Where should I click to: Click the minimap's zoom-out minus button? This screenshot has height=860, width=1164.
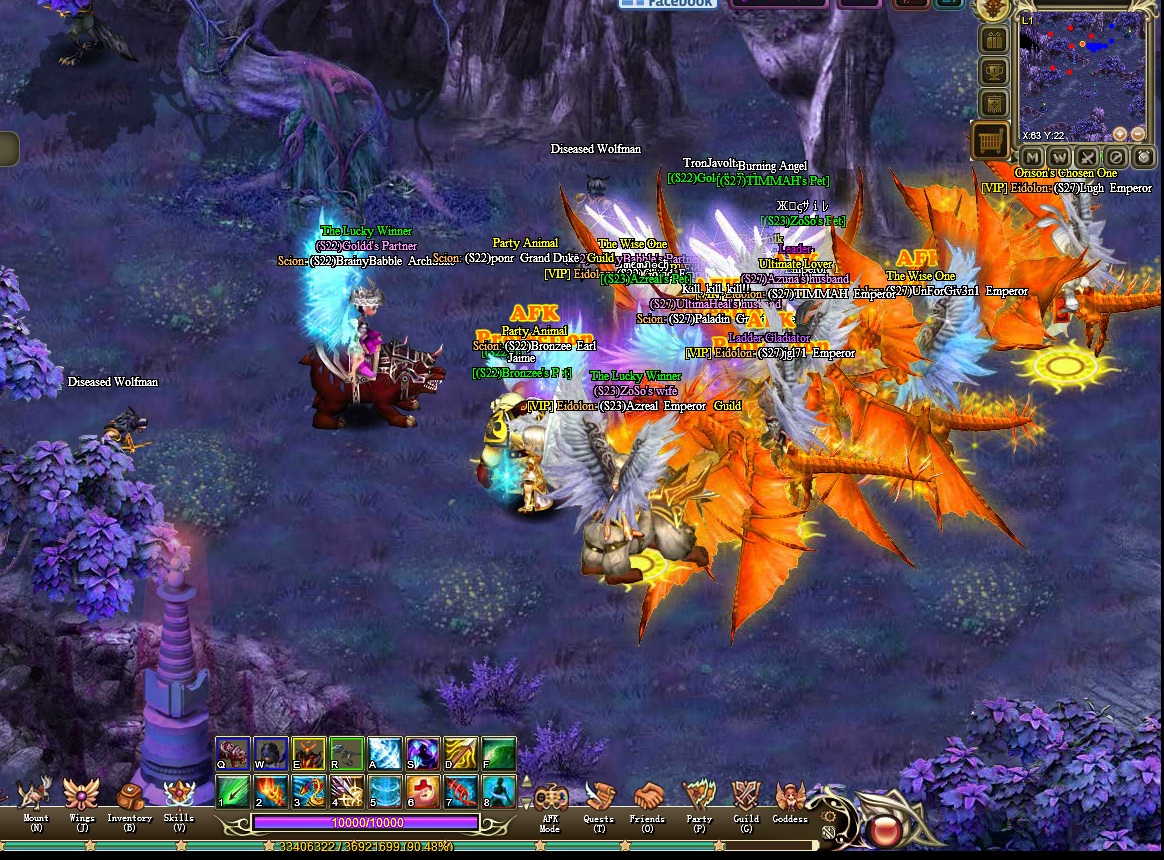(x=1139, y=133)
